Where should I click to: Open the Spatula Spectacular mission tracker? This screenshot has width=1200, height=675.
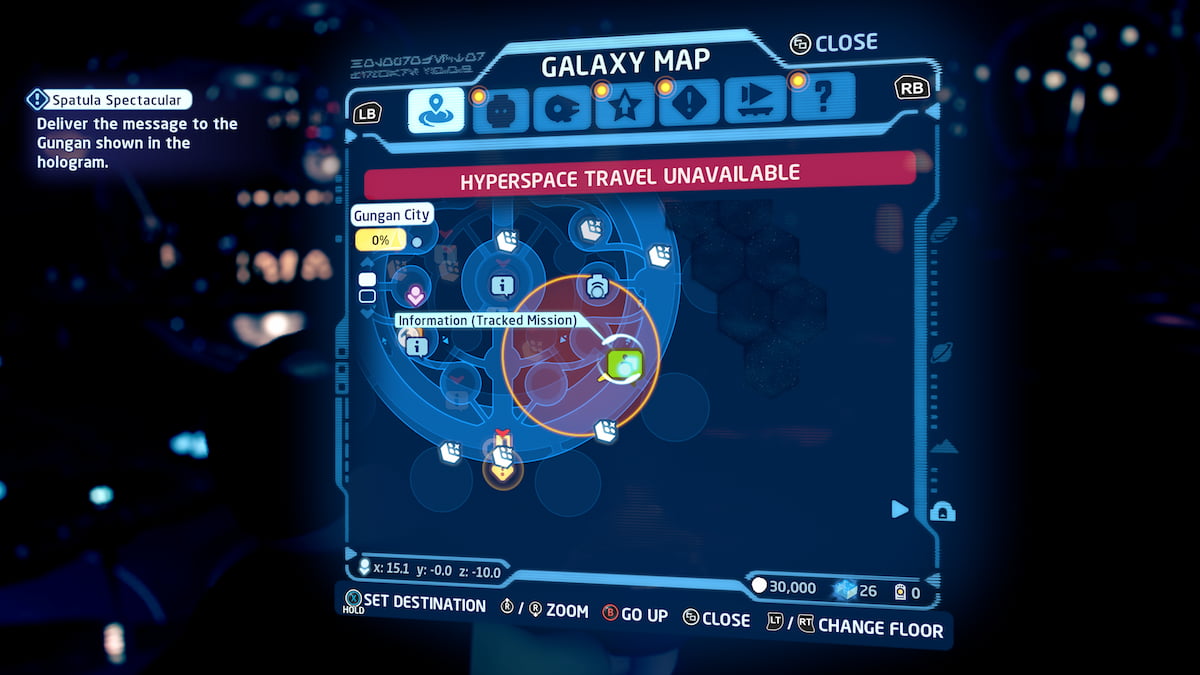(108, 99)
